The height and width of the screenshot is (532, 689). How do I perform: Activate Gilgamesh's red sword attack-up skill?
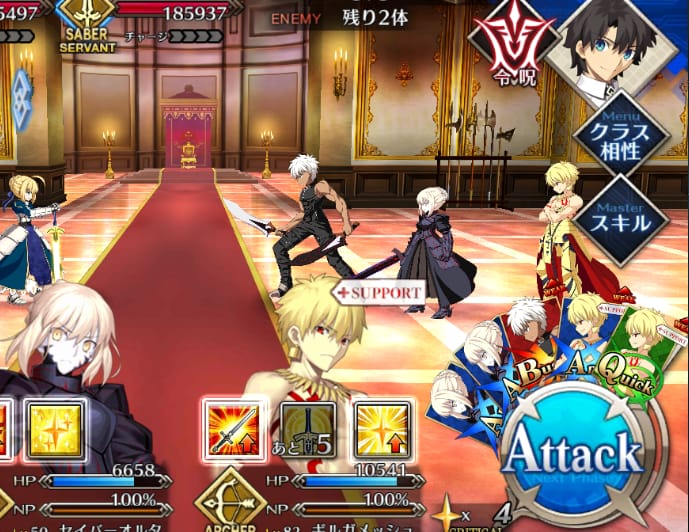coord(232,430)
